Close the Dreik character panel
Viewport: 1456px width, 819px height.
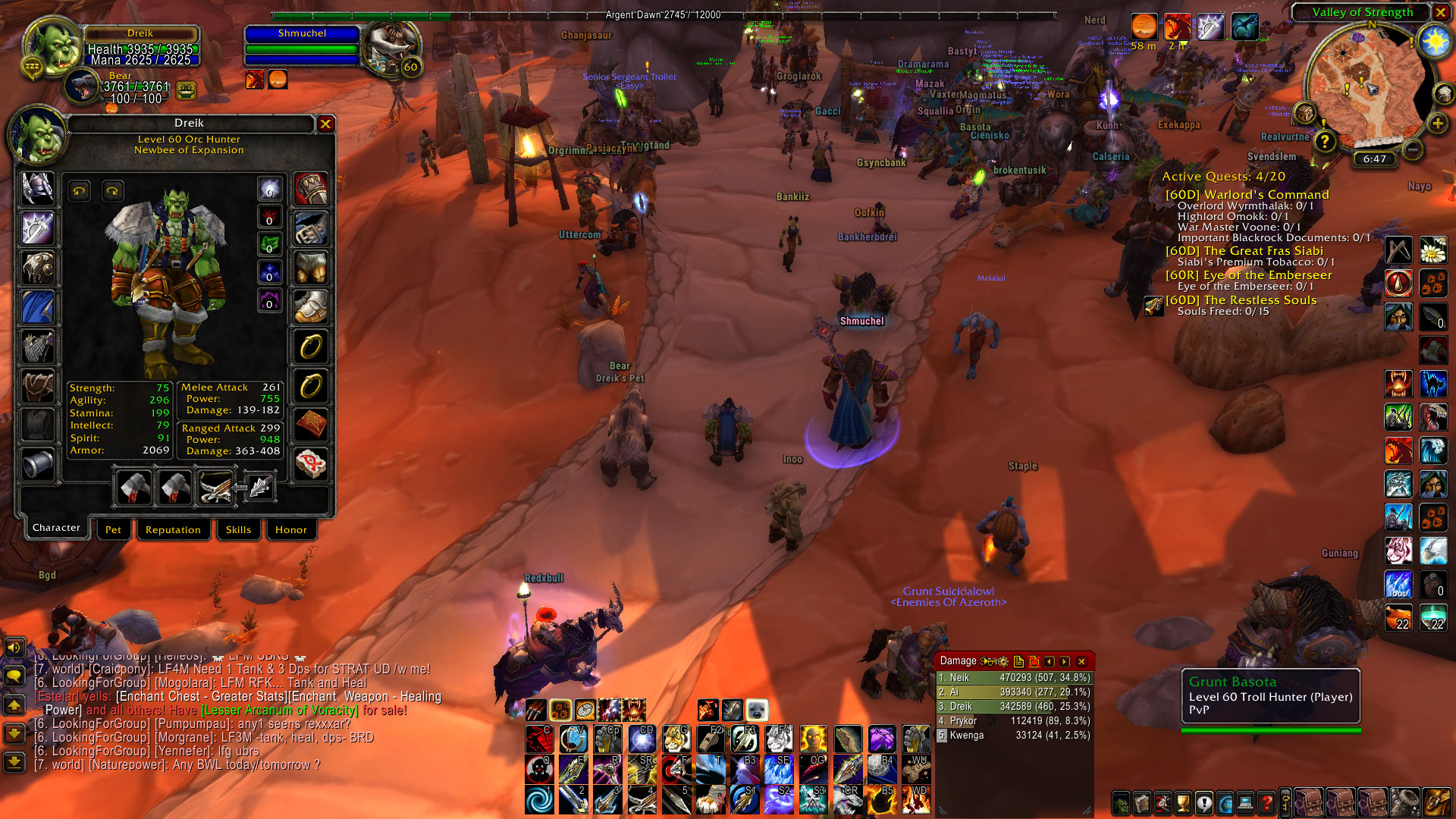point(325,124)
